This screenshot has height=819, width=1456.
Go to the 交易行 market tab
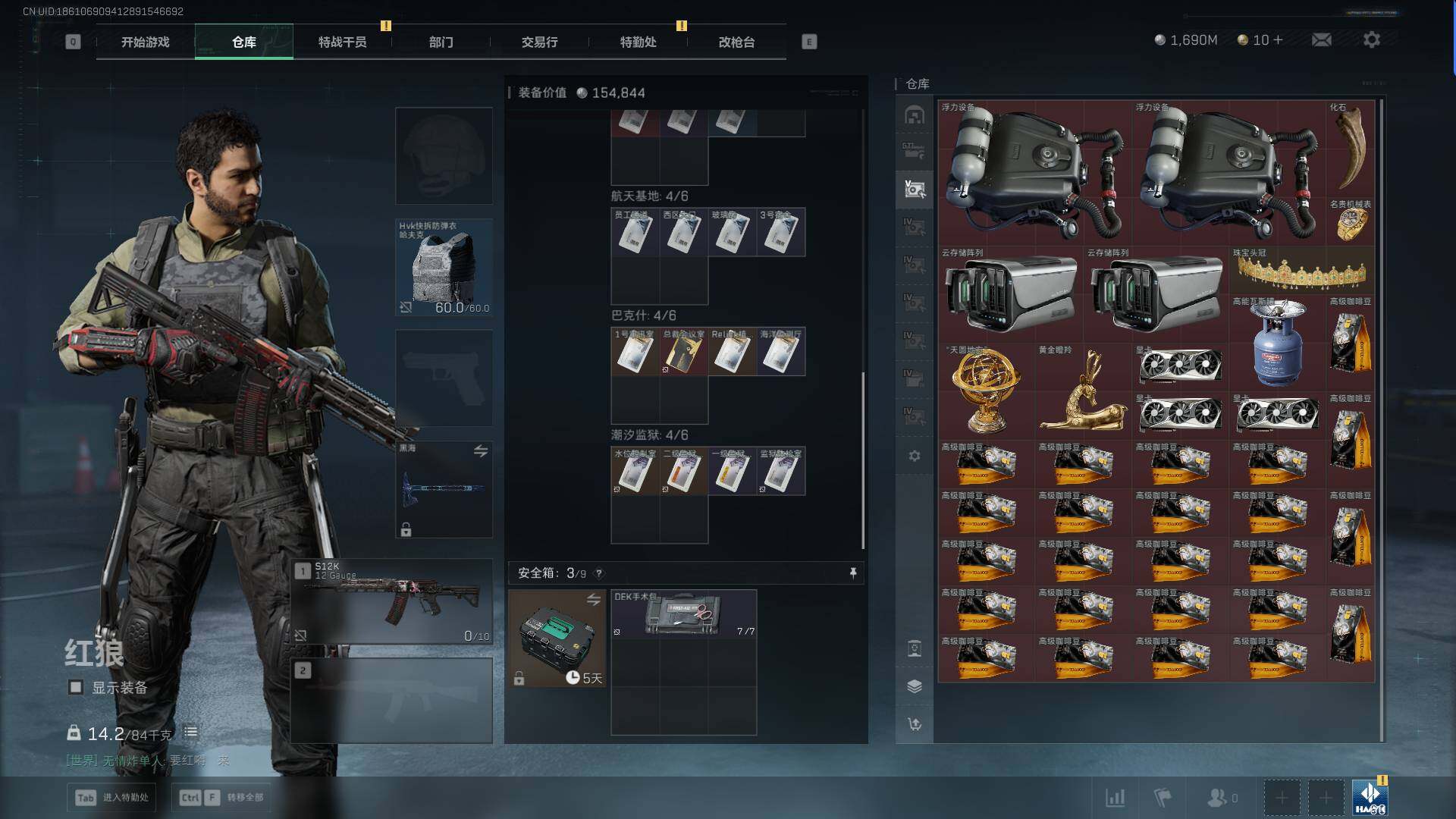click(x=539, y=42)
